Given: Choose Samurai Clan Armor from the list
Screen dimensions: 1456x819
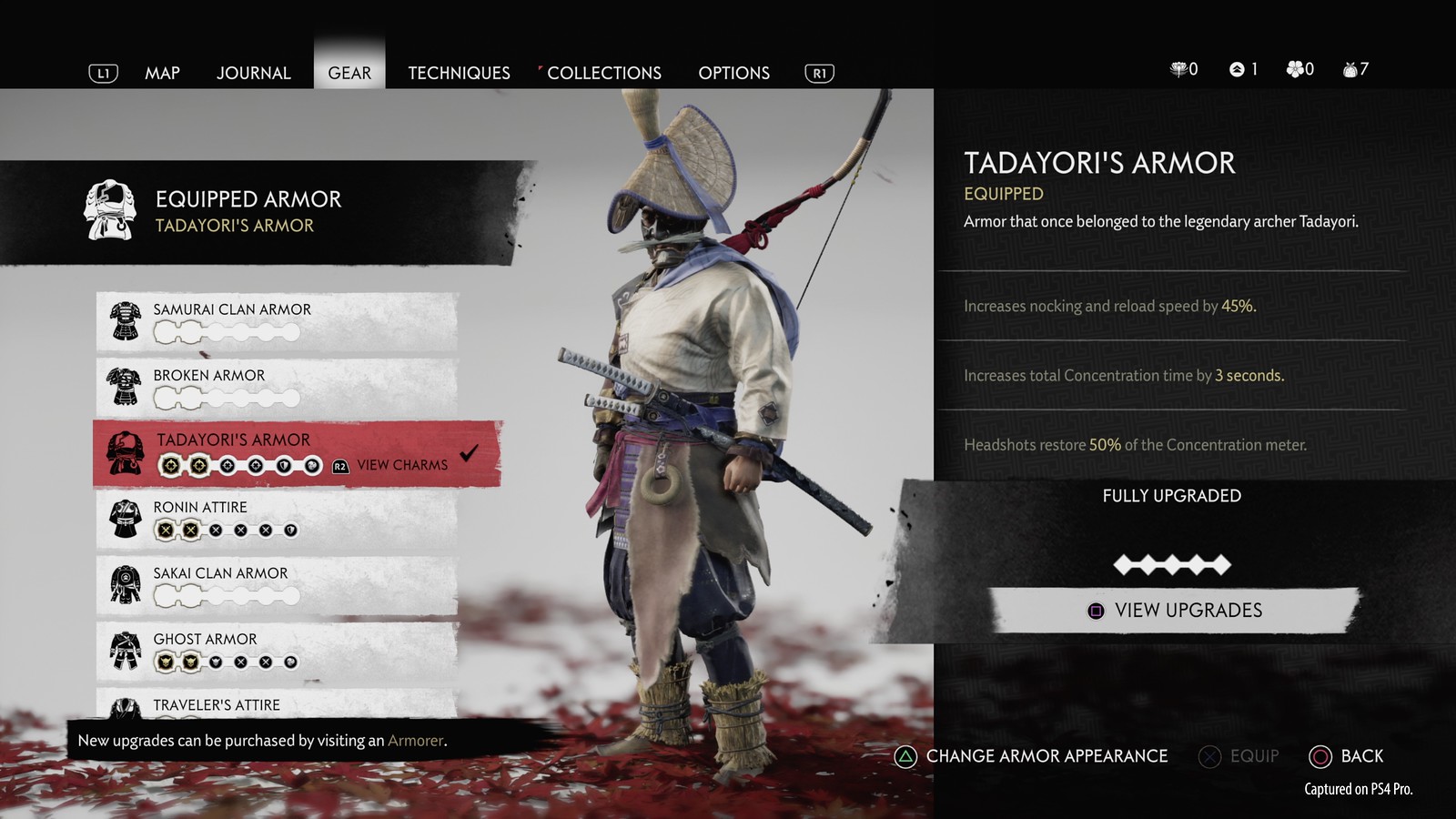Looking at the screenshot, I should [x=277, y=321].
